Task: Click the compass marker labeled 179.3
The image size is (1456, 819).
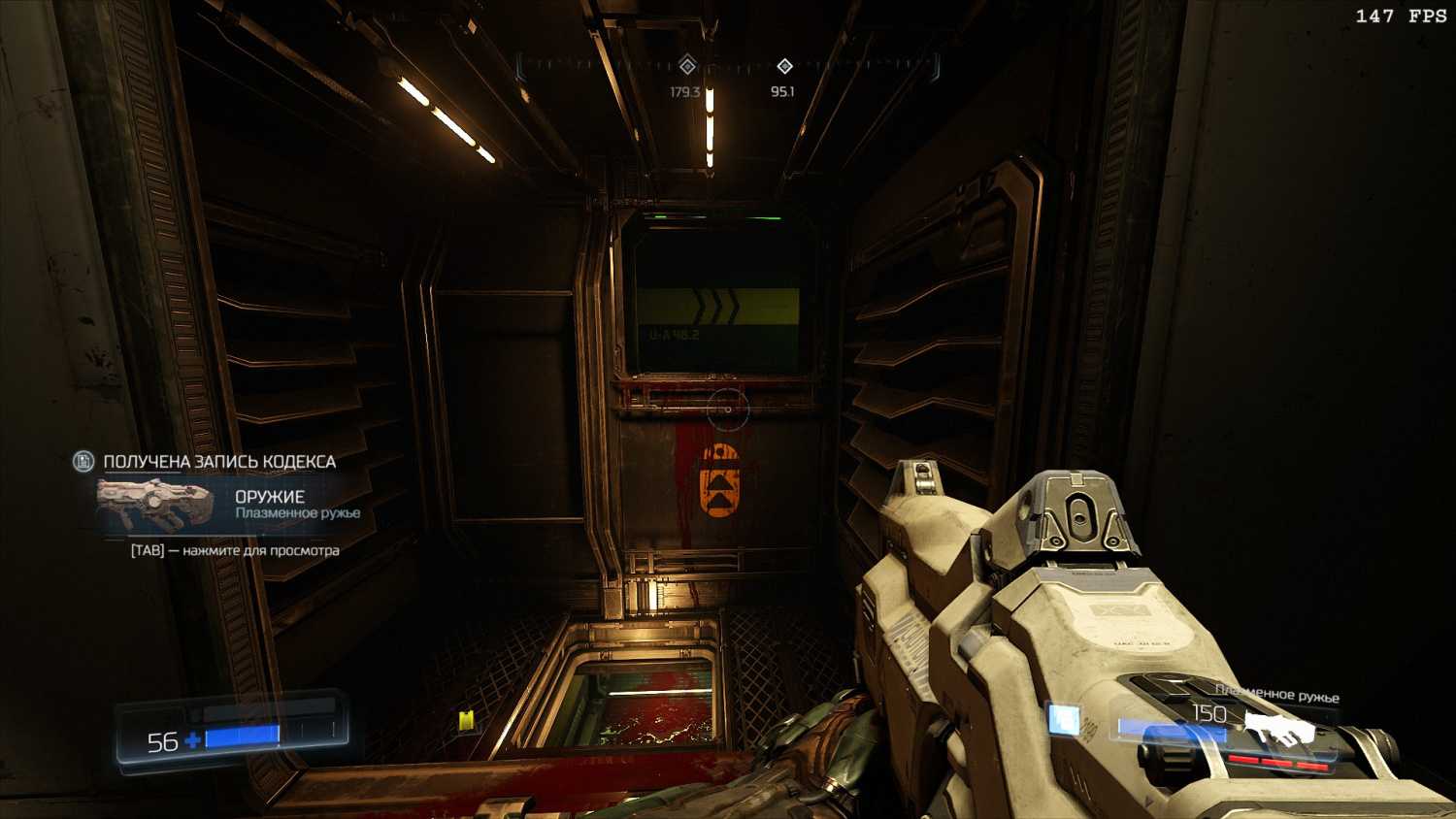Action: 687,66
